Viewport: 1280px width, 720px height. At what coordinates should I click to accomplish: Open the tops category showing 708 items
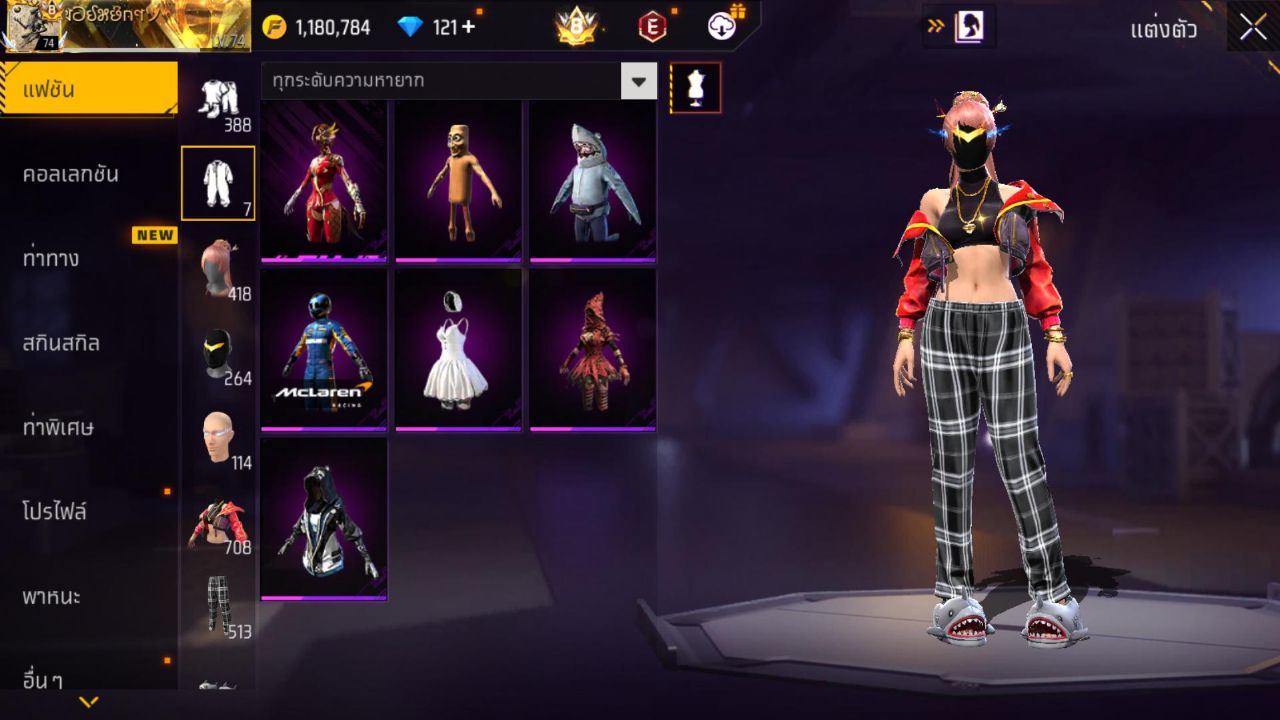pos(220,520)
